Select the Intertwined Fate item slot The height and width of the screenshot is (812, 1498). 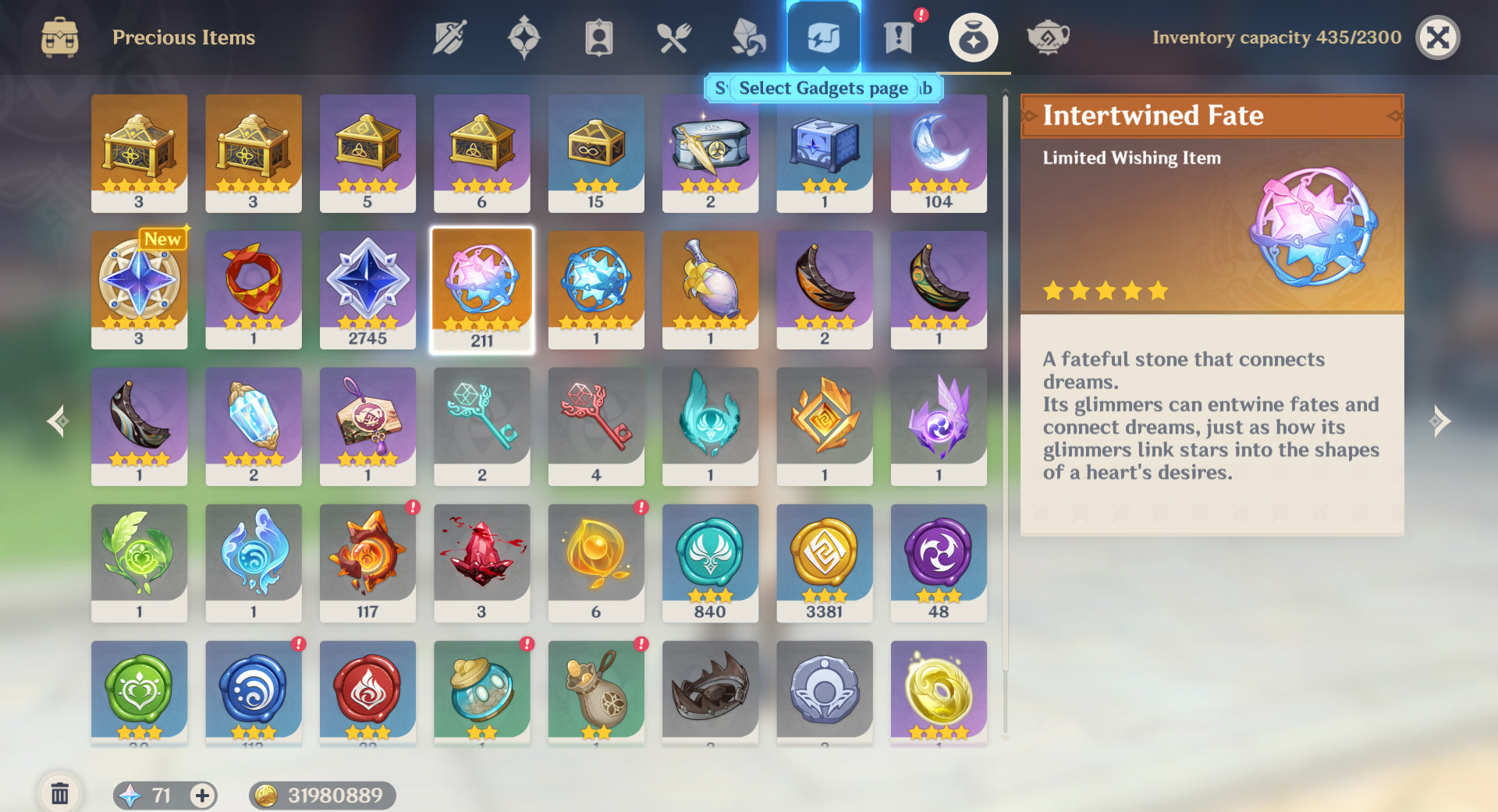click(x=482, y=290)
